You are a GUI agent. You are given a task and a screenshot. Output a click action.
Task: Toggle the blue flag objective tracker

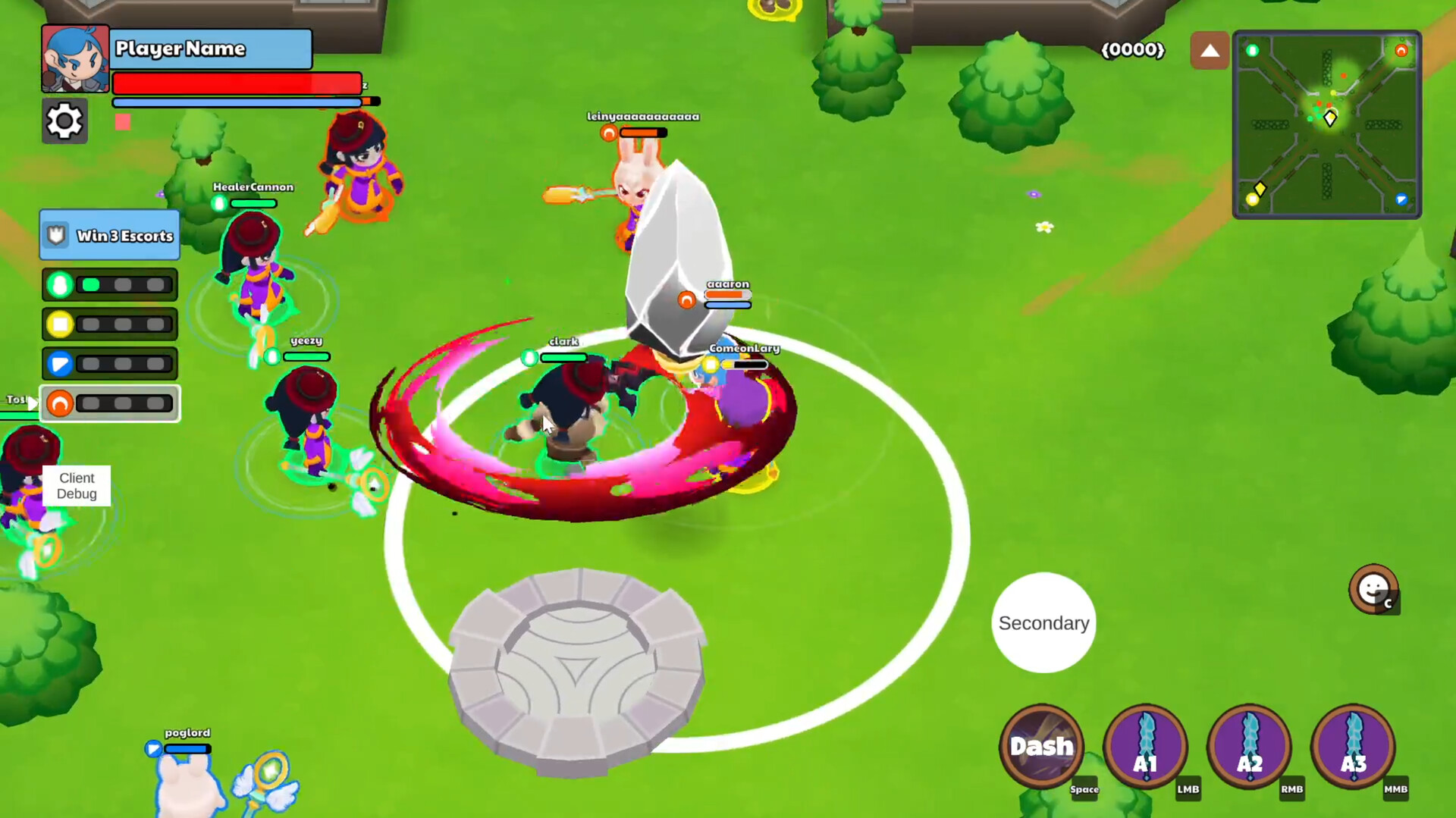tap(61, 364)
